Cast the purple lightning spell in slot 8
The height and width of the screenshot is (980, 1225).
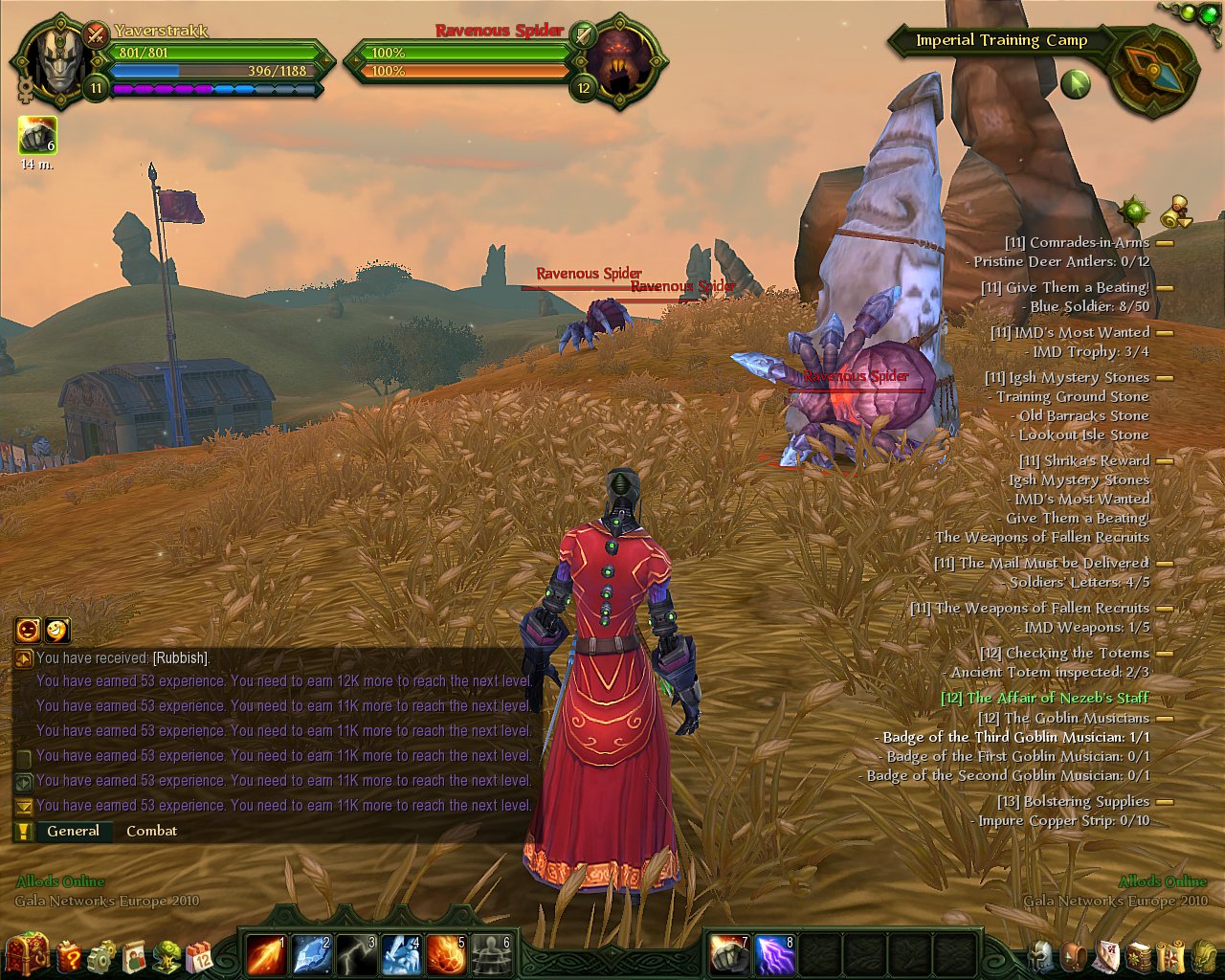[x=774, y=955]
